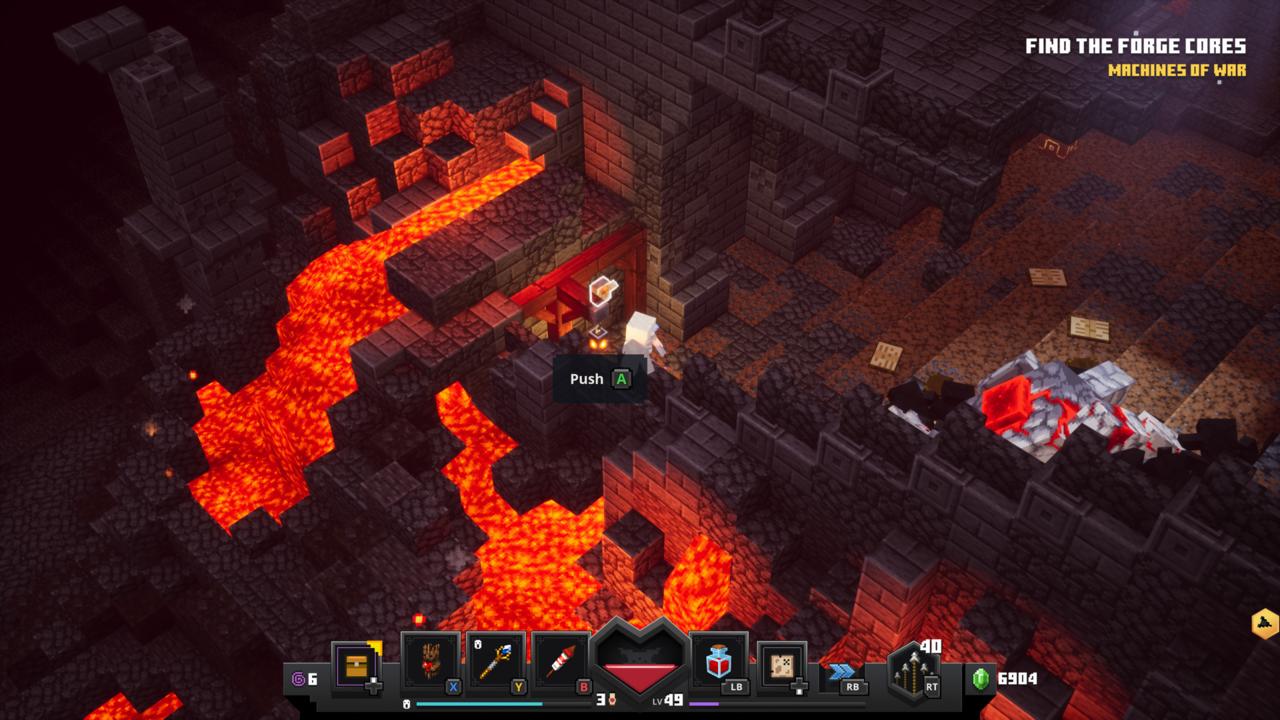Click the Find the Forge Cores objective
This screenshot has height=720, width=1280.
tap(1135, 46)
